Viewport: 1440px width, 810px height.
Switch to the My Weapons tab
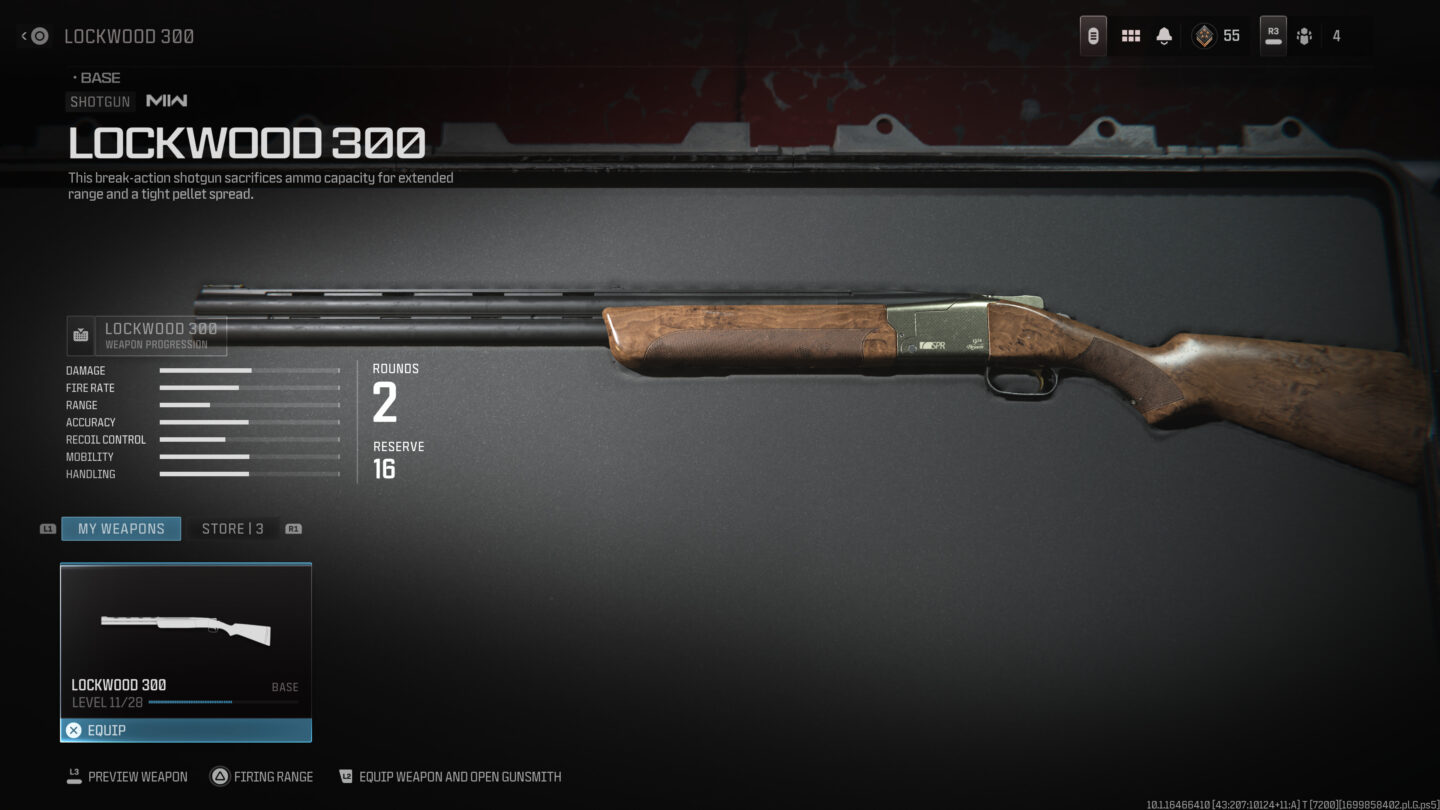[x=121, y=528]
